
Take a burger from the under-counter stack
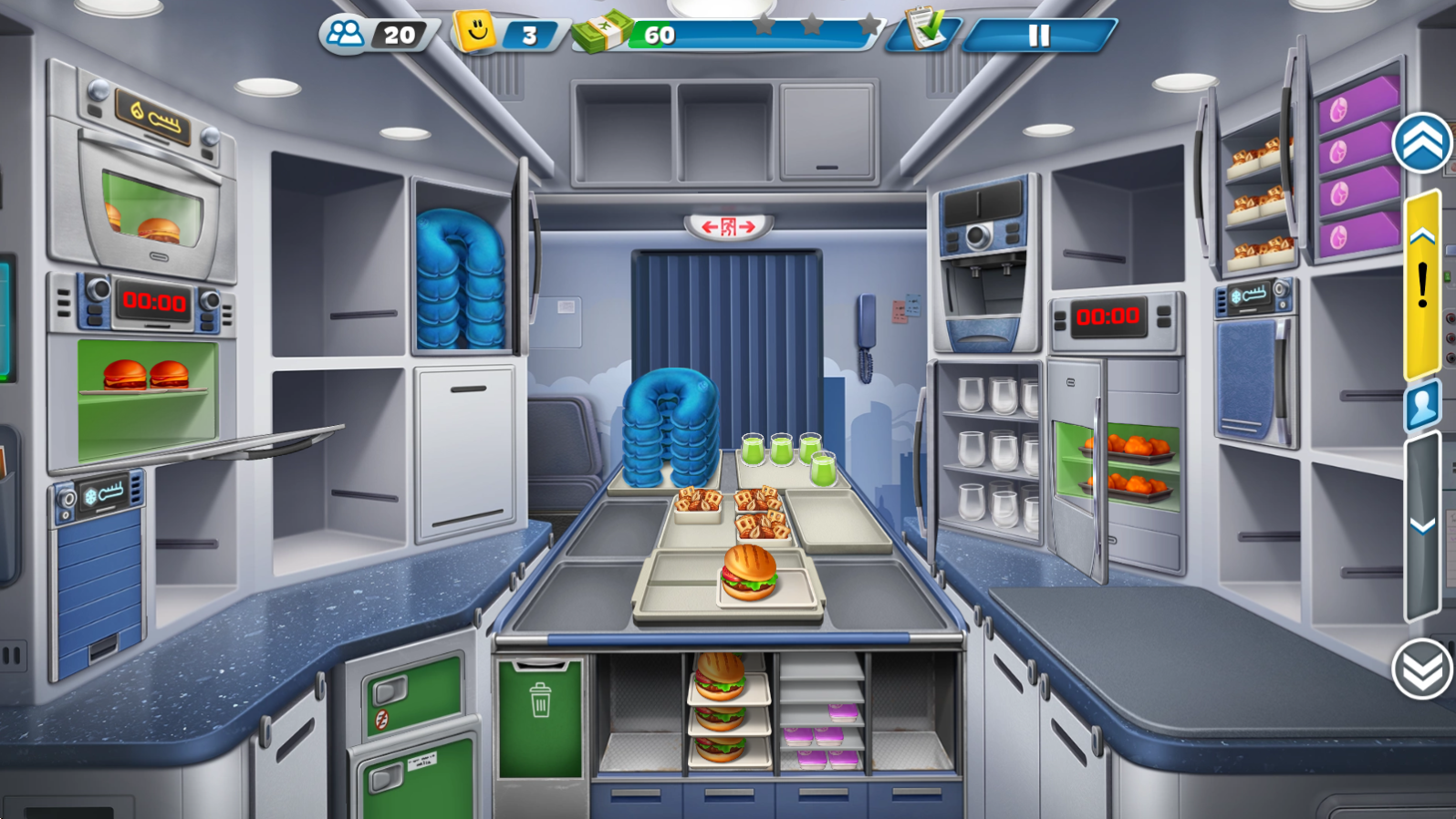[x=721, y=677]
